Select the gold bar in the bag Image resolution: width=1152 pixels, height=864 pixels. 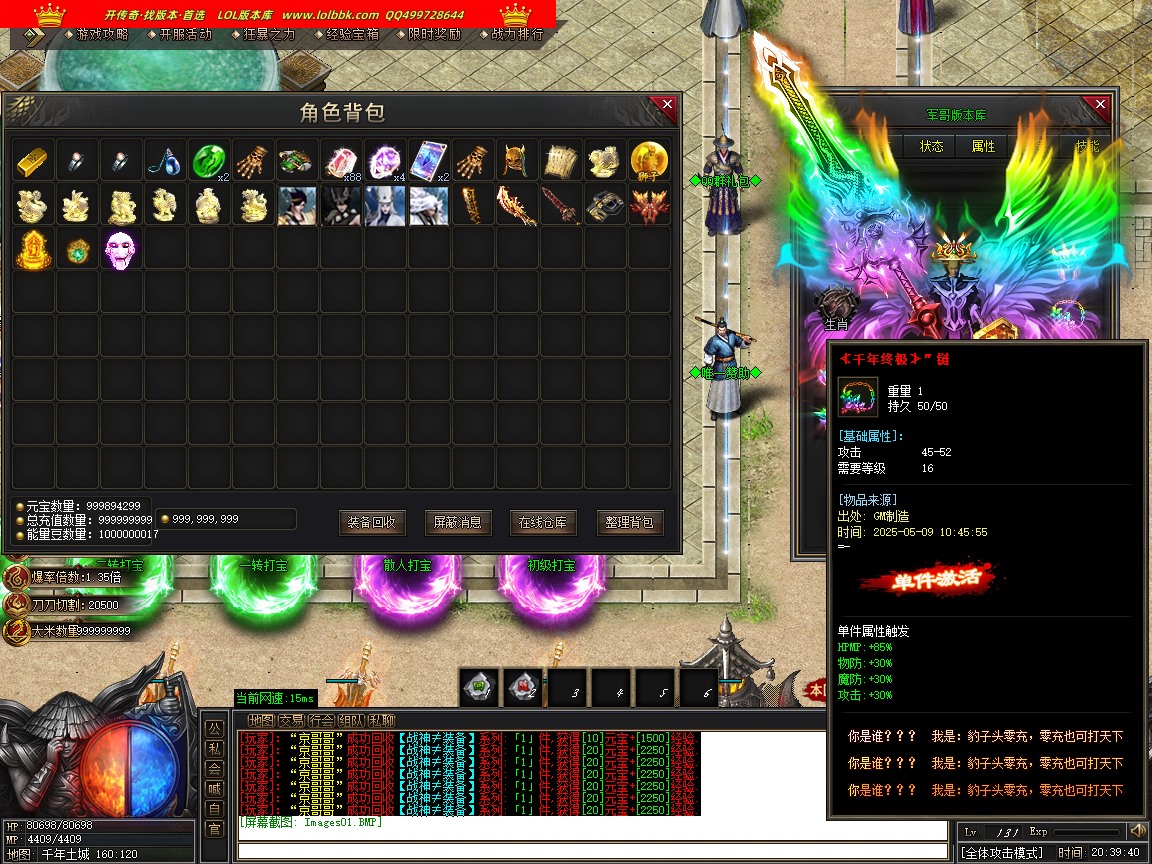33,160
